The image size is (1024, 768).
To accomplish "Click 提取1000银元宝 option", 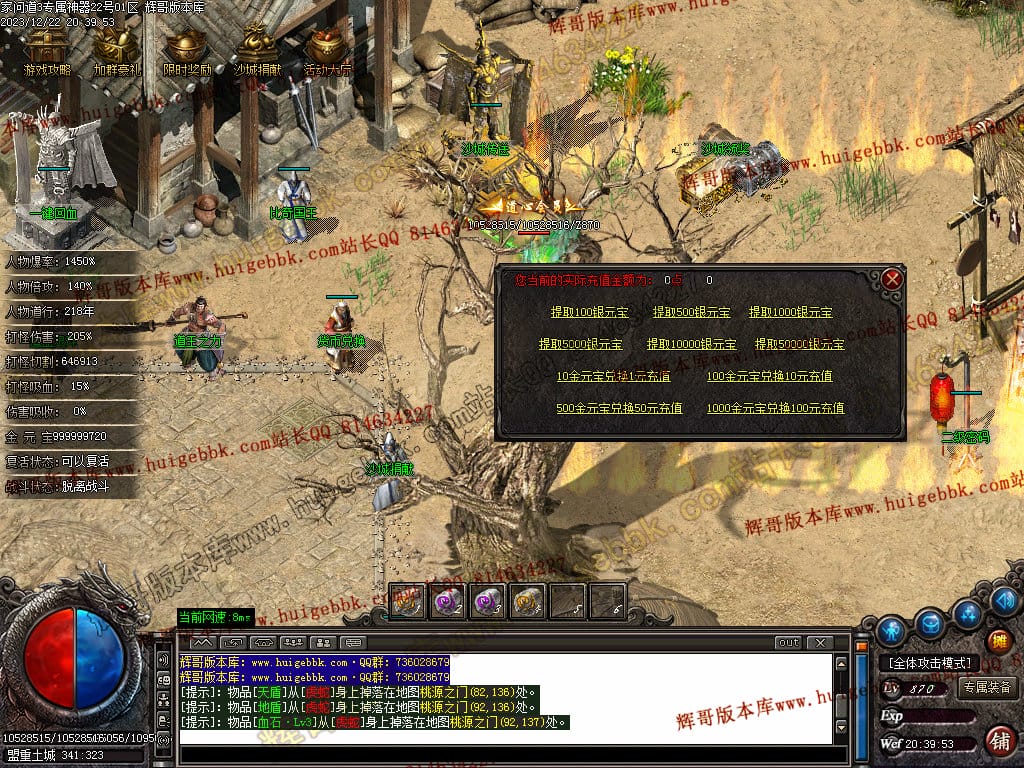I will point(790,312).
